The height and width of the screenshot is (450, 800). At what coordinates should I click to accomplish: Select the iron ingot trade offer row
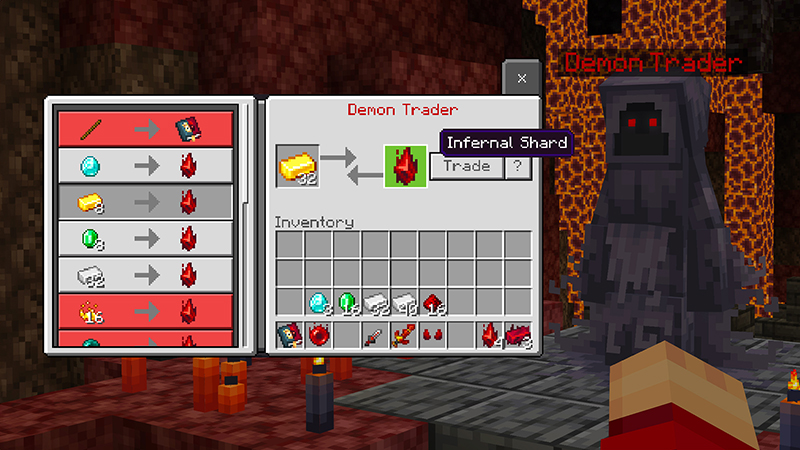[x=146, y=274]
